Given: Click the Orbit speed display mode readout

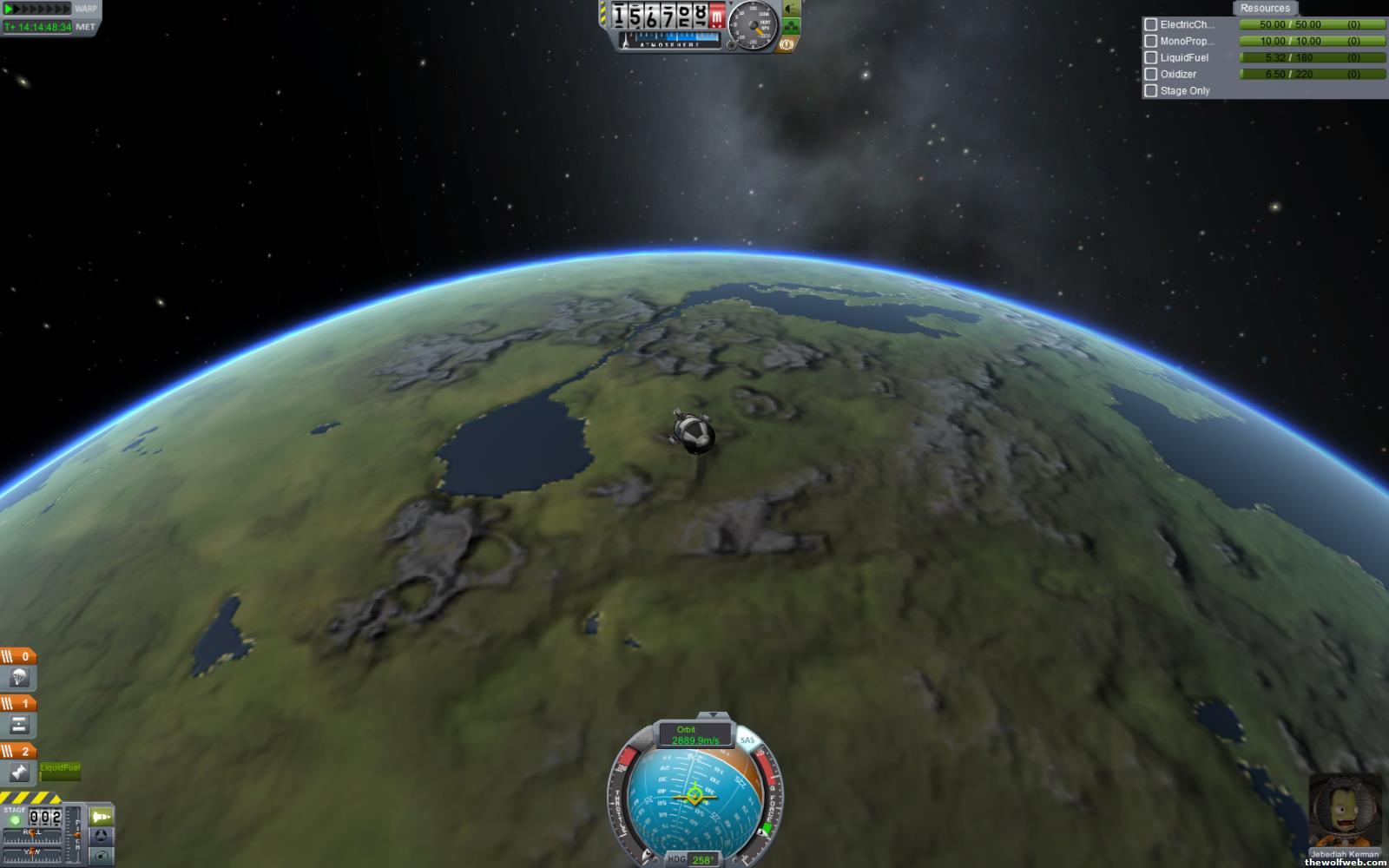Looking at the screenshot, I should click(694, 735).
